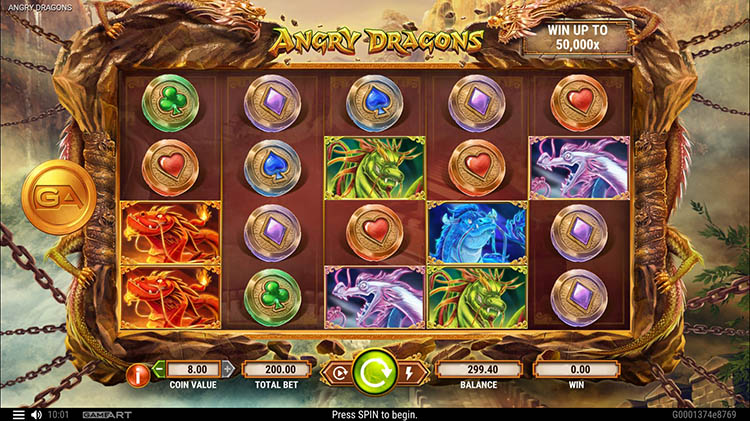Toggle the lightning bolt turbo spin

coord(412,375)
